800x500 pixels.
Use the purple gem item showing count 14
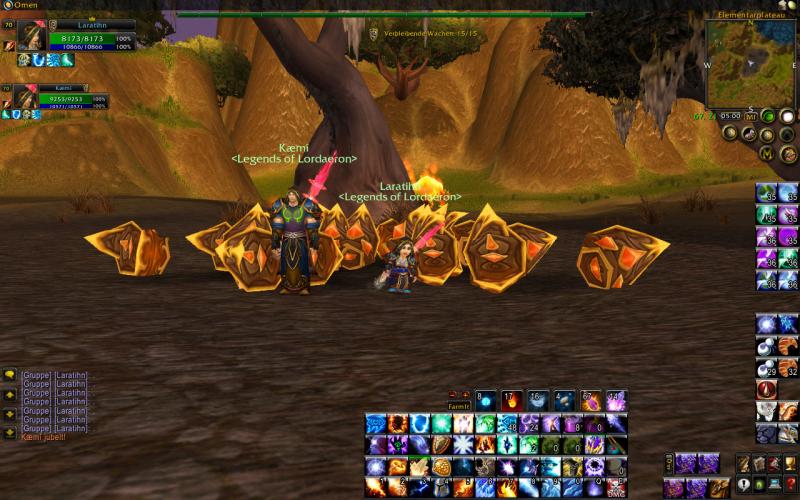click(x=616, y=399)
